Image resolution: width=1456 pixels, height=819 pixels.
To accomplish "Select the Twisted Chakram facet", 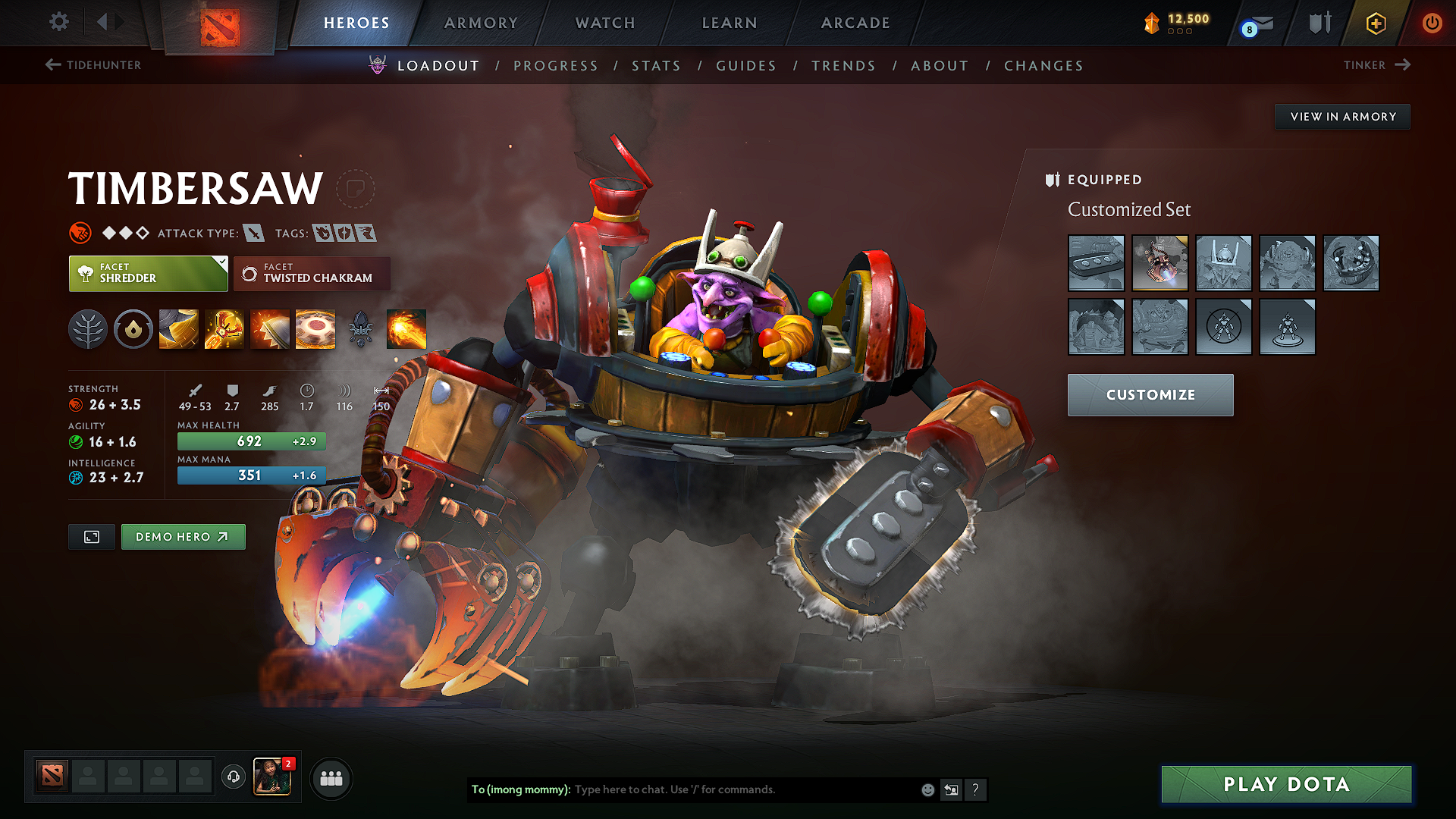I will click(x=312, y=274).
